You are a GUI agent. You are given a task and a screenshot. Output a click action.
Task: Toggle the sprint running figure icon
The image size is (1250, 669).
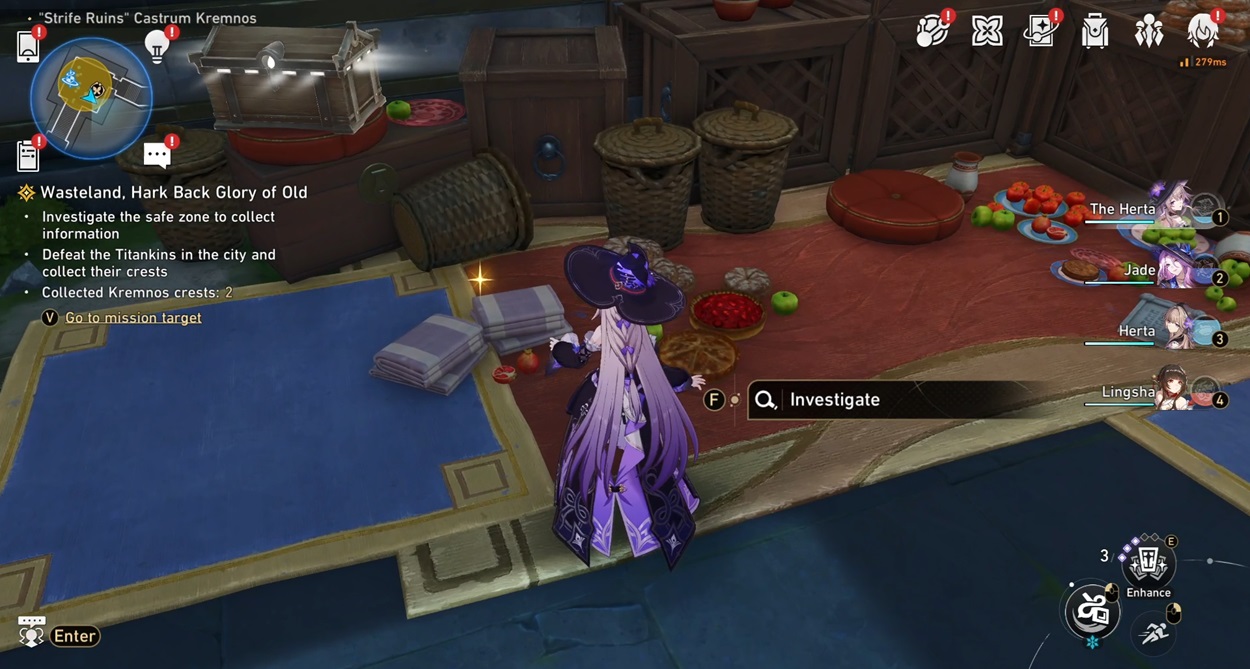(x=1155, y=632)
